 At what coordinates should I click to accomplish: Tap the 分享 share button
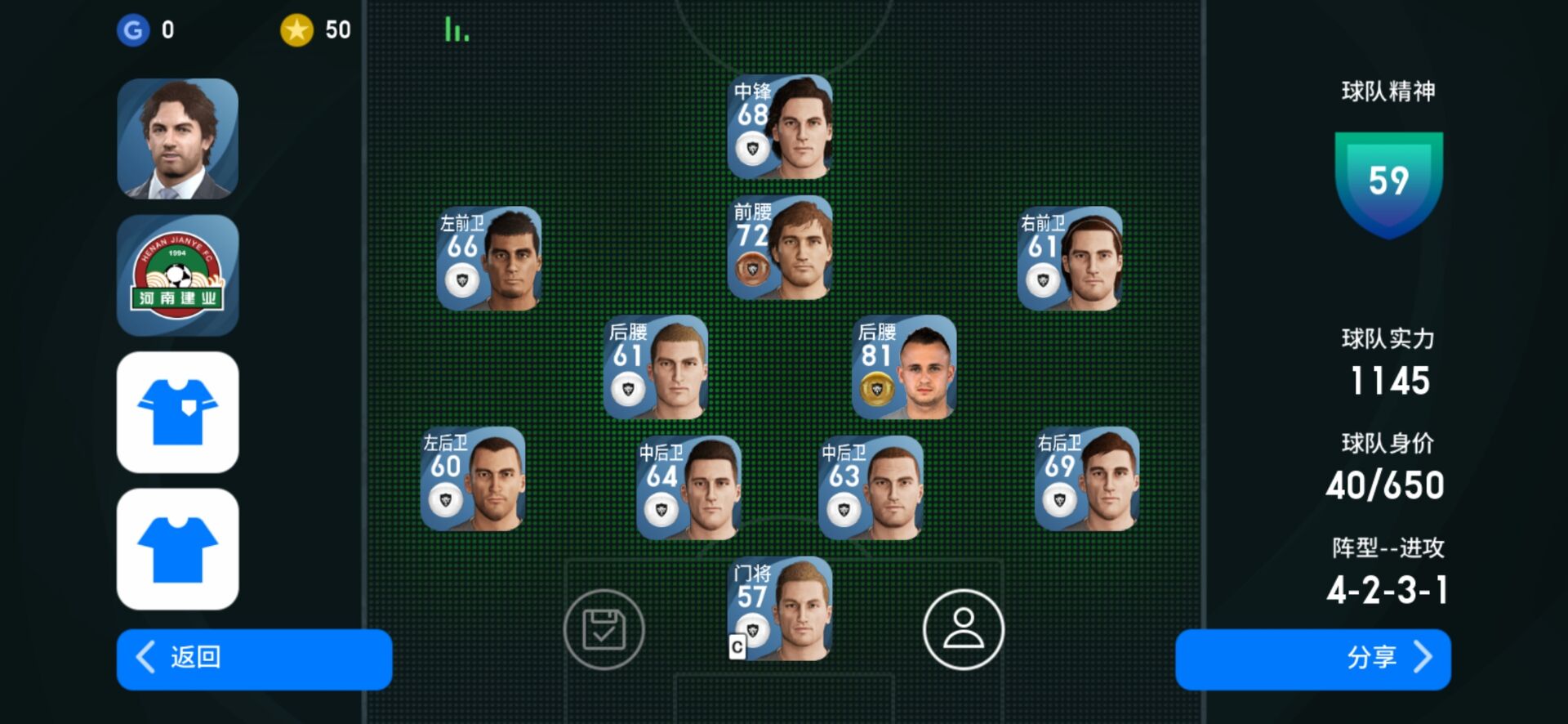point(1312,659)
